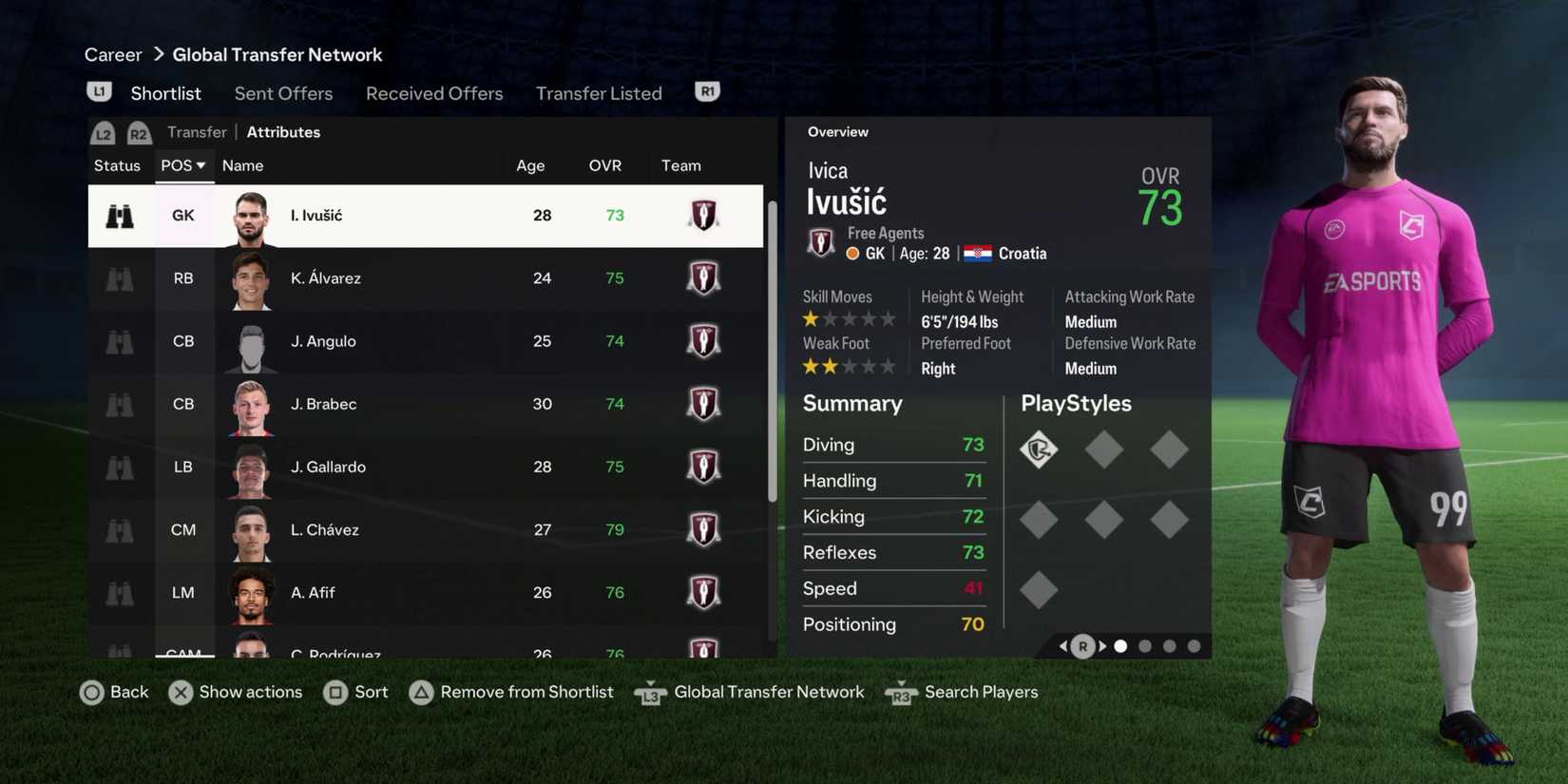Click the left arrow beside PlayStyles page dots
This screenshot has width=1568, height=784.
point(1062,645)
